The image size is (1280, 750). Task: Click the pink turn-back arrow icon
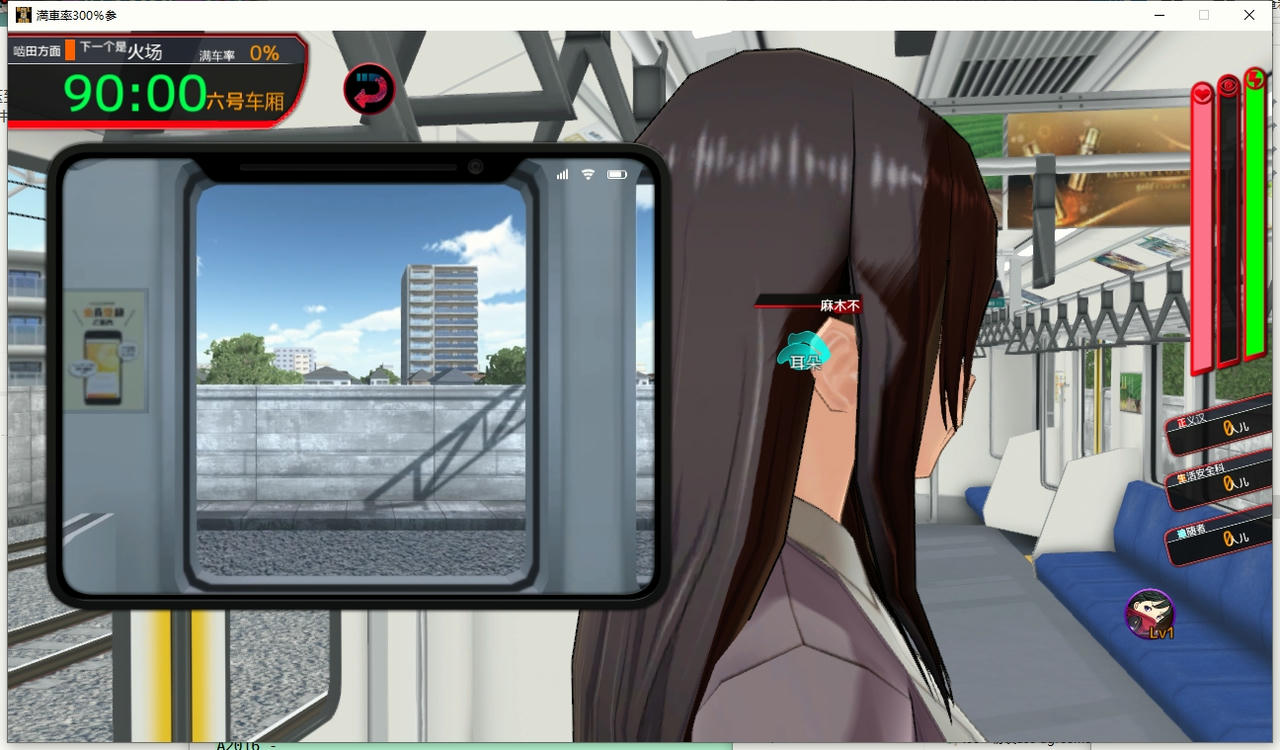tap(368, 88)
